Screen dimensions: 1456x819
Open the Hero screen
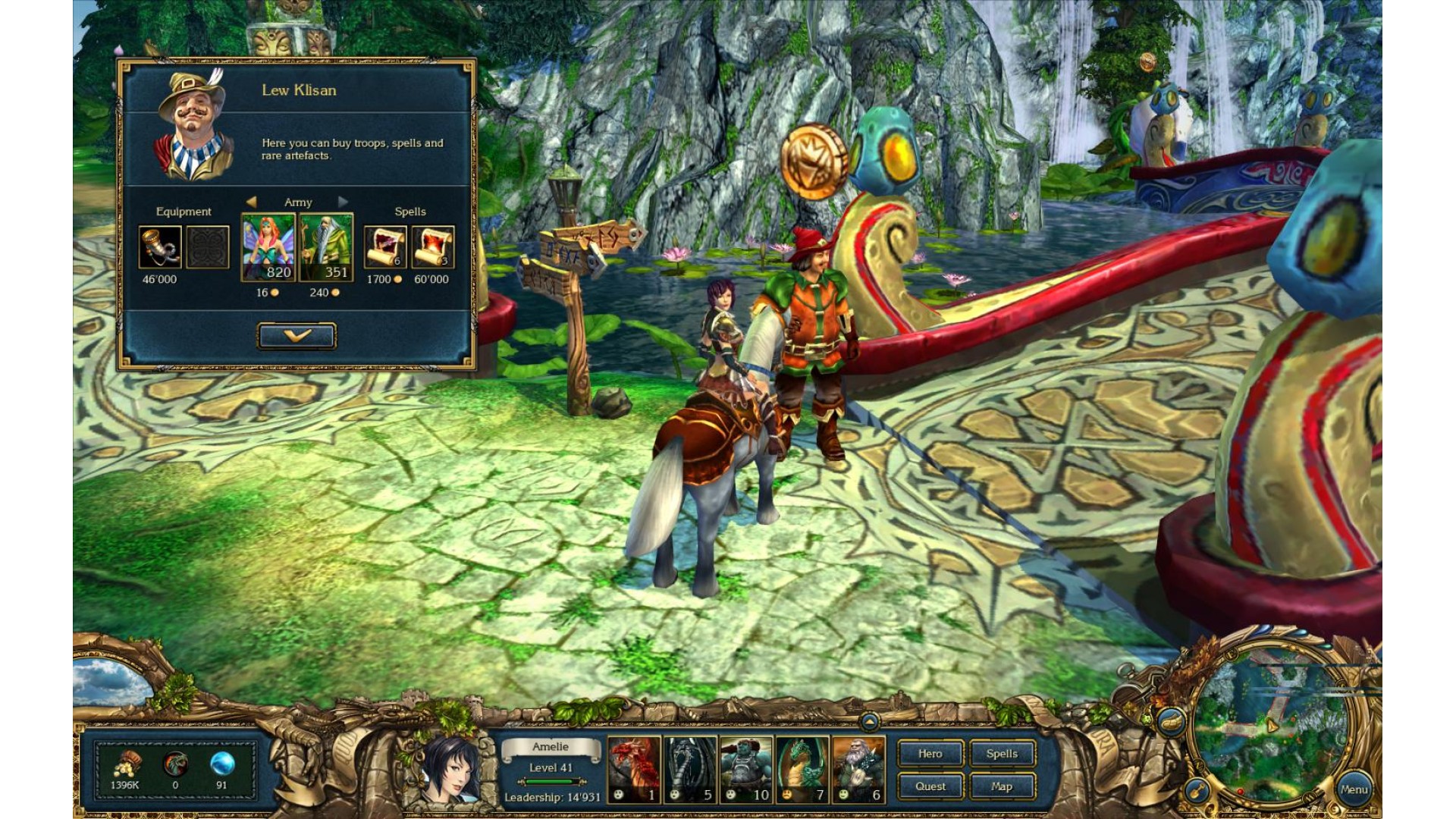coord(930,754)
